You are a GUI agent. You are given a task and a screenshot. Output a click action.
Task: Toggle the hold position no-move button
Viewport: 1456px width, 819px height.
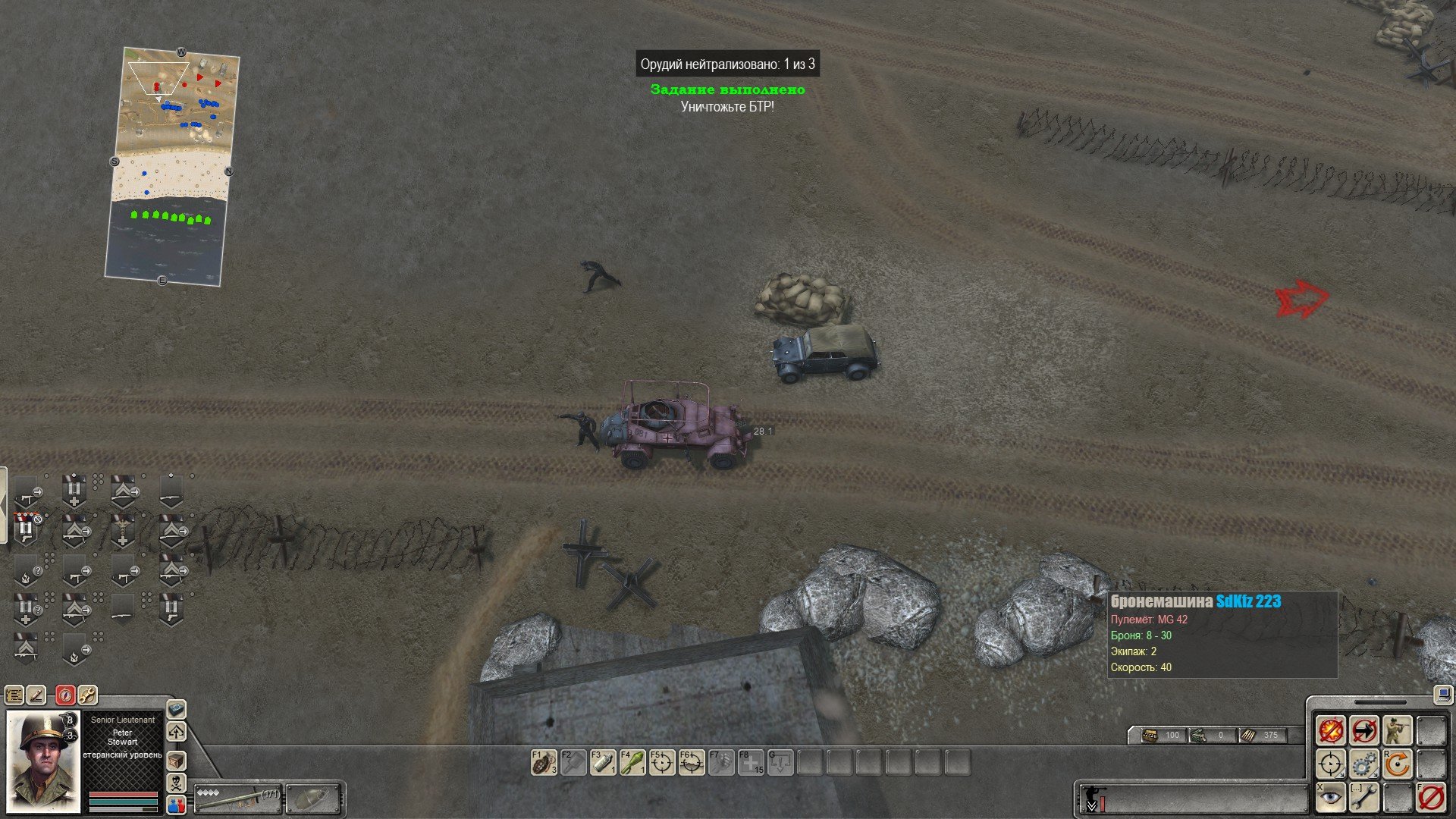(x=1364, y=730)
